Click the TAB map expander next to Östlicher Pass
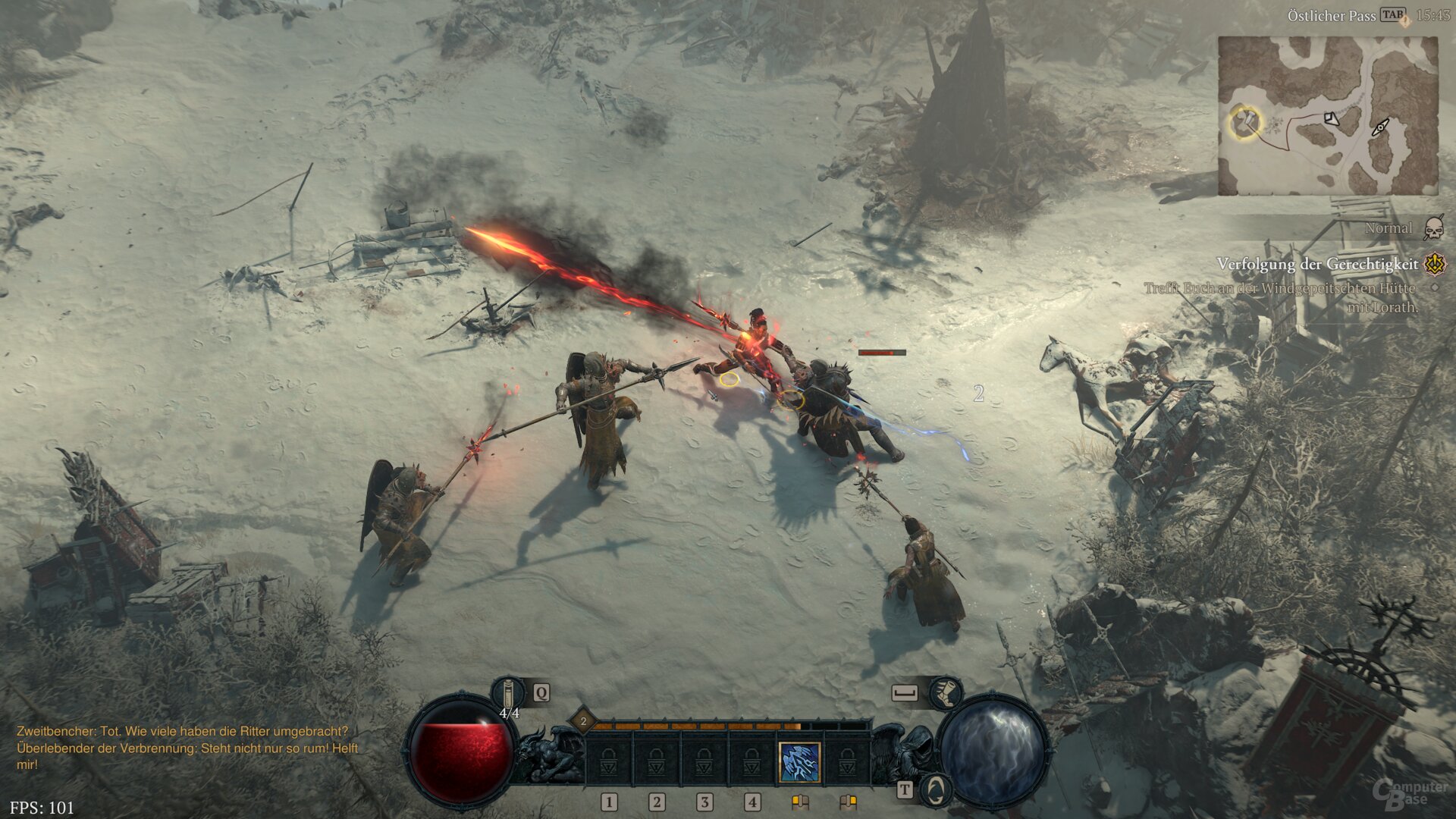Image resolution: width=1456 pixels, height=819 pixels. tap(1393, 14)
